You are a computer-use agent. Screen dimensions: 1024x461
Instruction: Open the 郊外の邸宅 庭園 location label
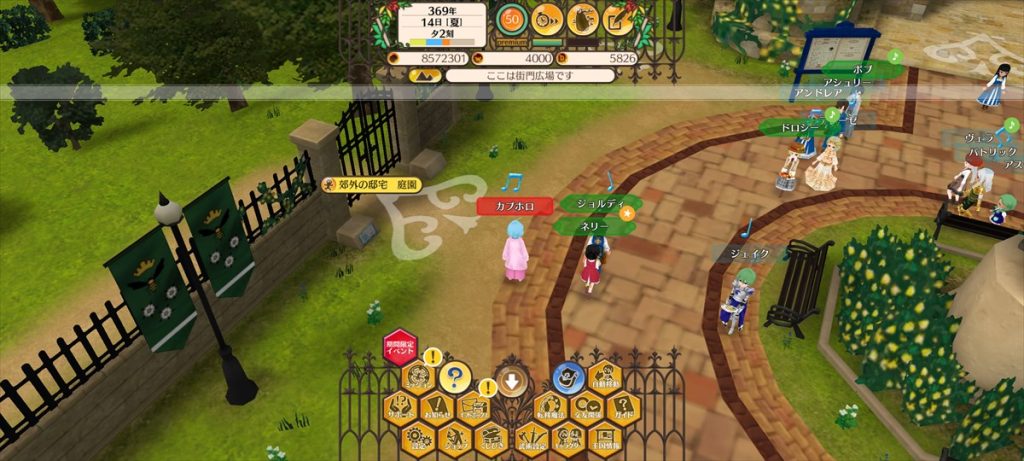click(371, 185)
